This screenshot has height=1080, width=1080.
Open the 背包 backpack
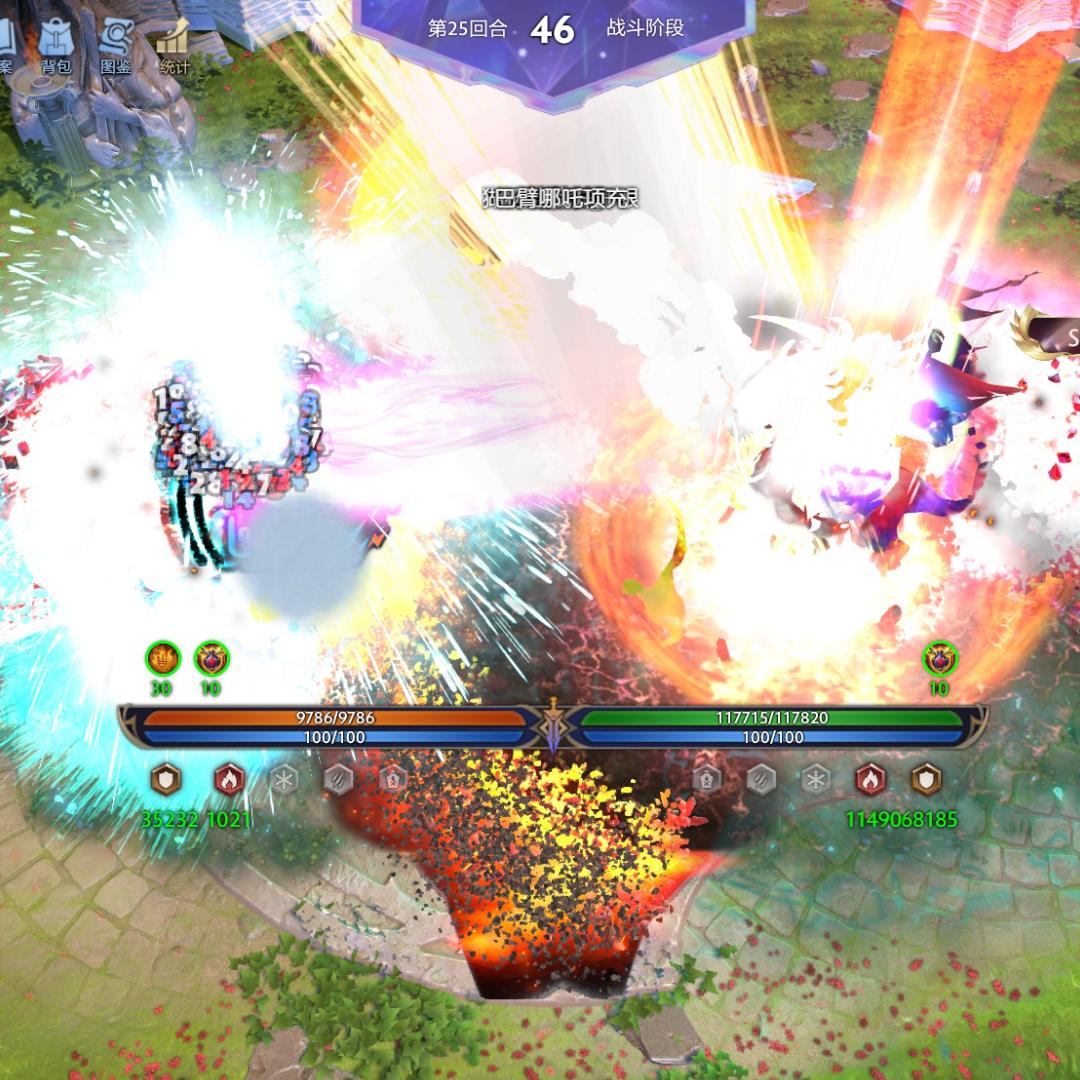point(56,40)
